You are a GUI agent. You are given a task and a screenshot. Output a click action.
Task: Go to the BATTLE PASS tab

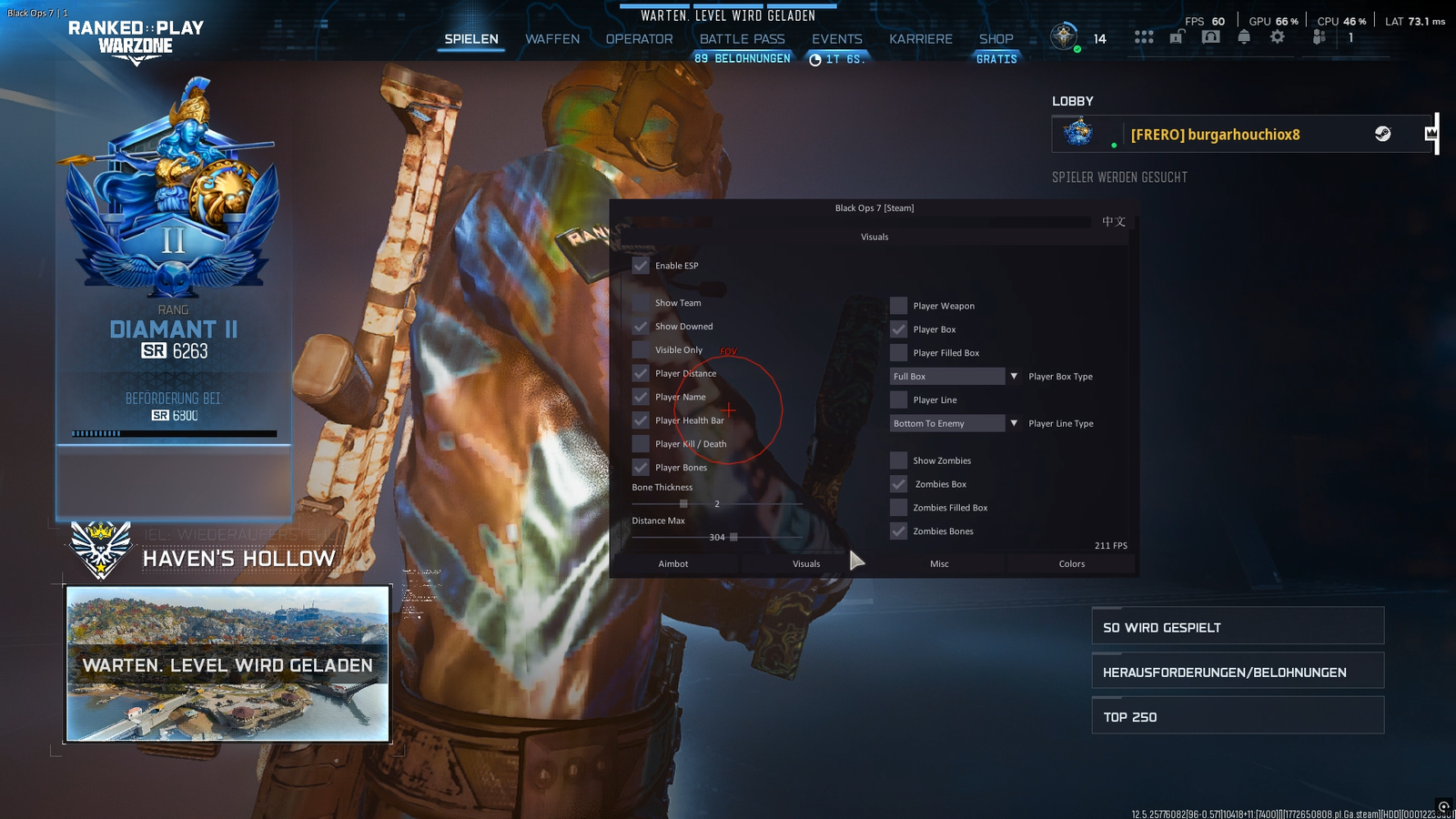(x=742, y=39)
